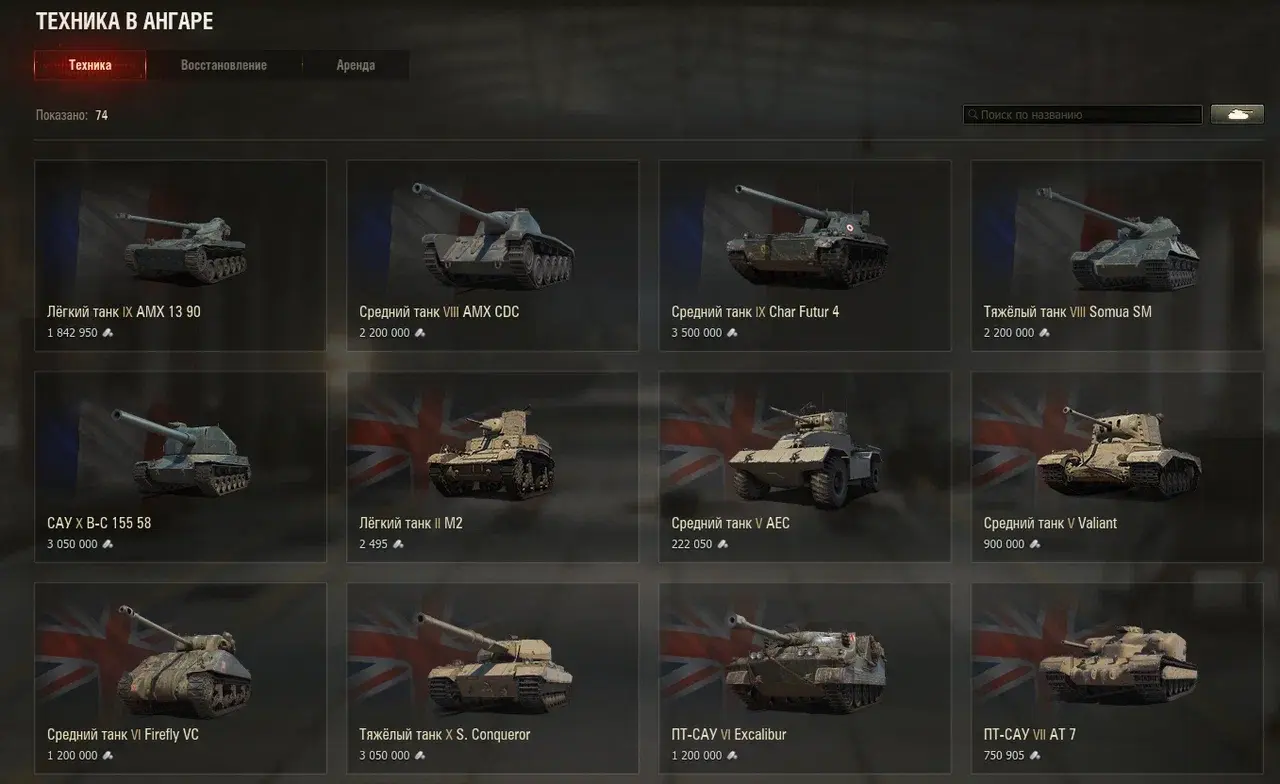1280x784 pixels.
Task: Select the AMX 13 90 light tank card
Action: pyautogui.click(x=180, y=255)
